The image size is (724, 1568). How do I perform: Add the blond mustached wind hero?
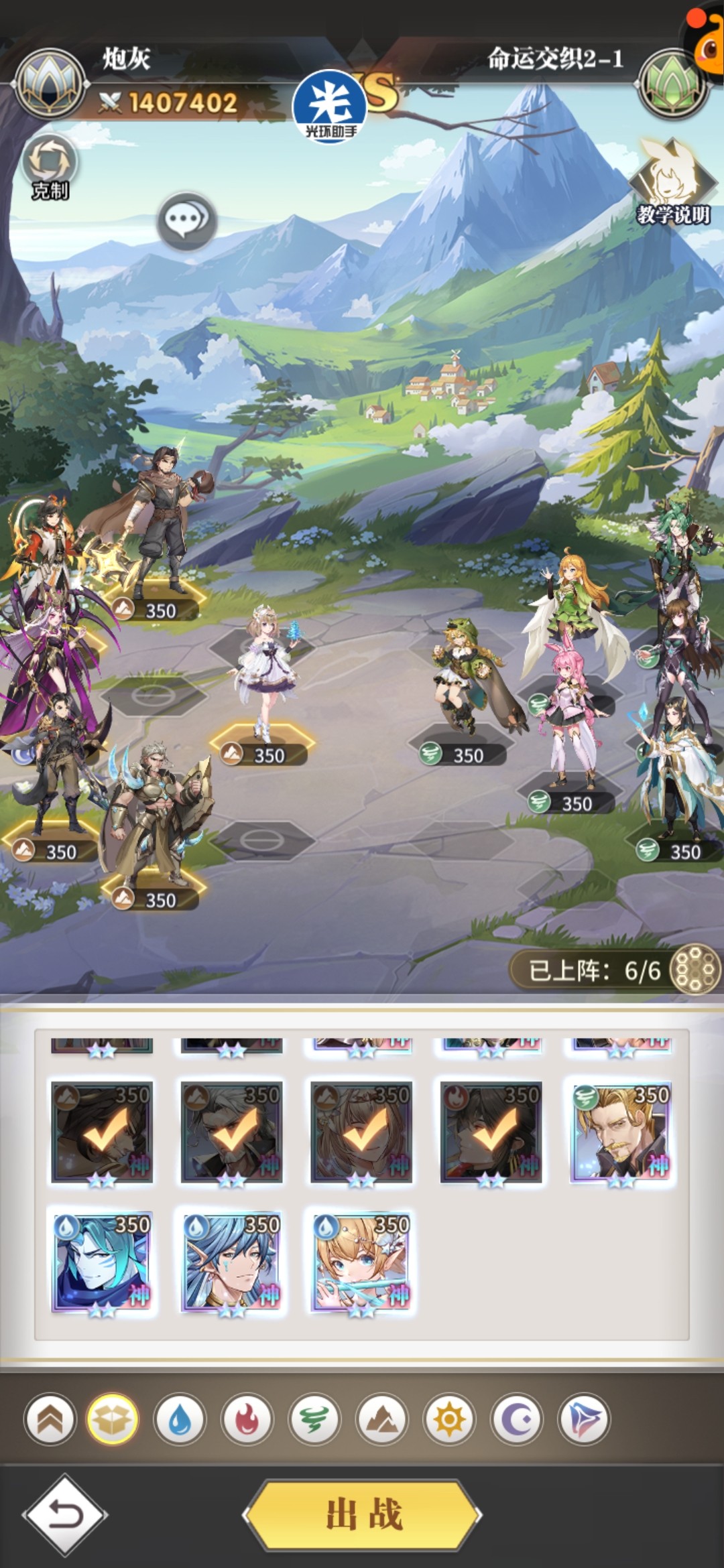pos(620,1132)
